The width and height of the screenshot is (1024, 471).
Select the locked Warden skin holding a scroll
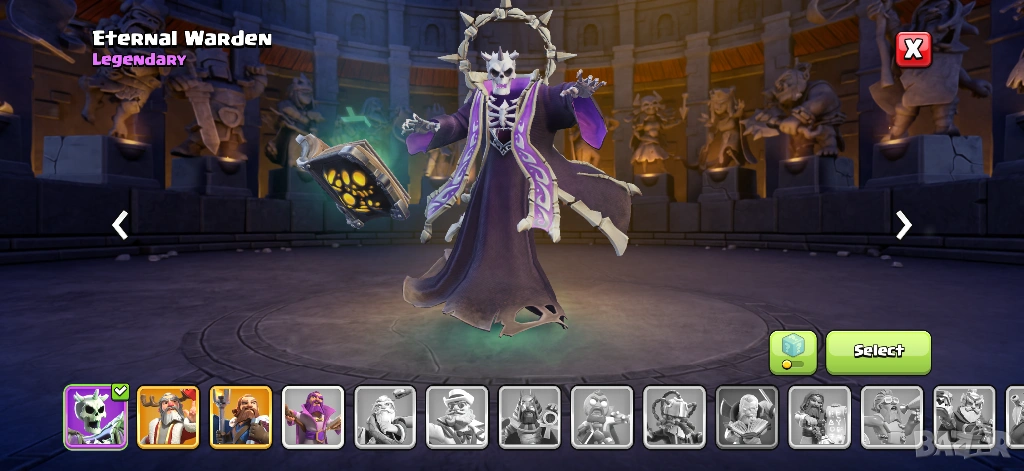click(x=819, y=416)
